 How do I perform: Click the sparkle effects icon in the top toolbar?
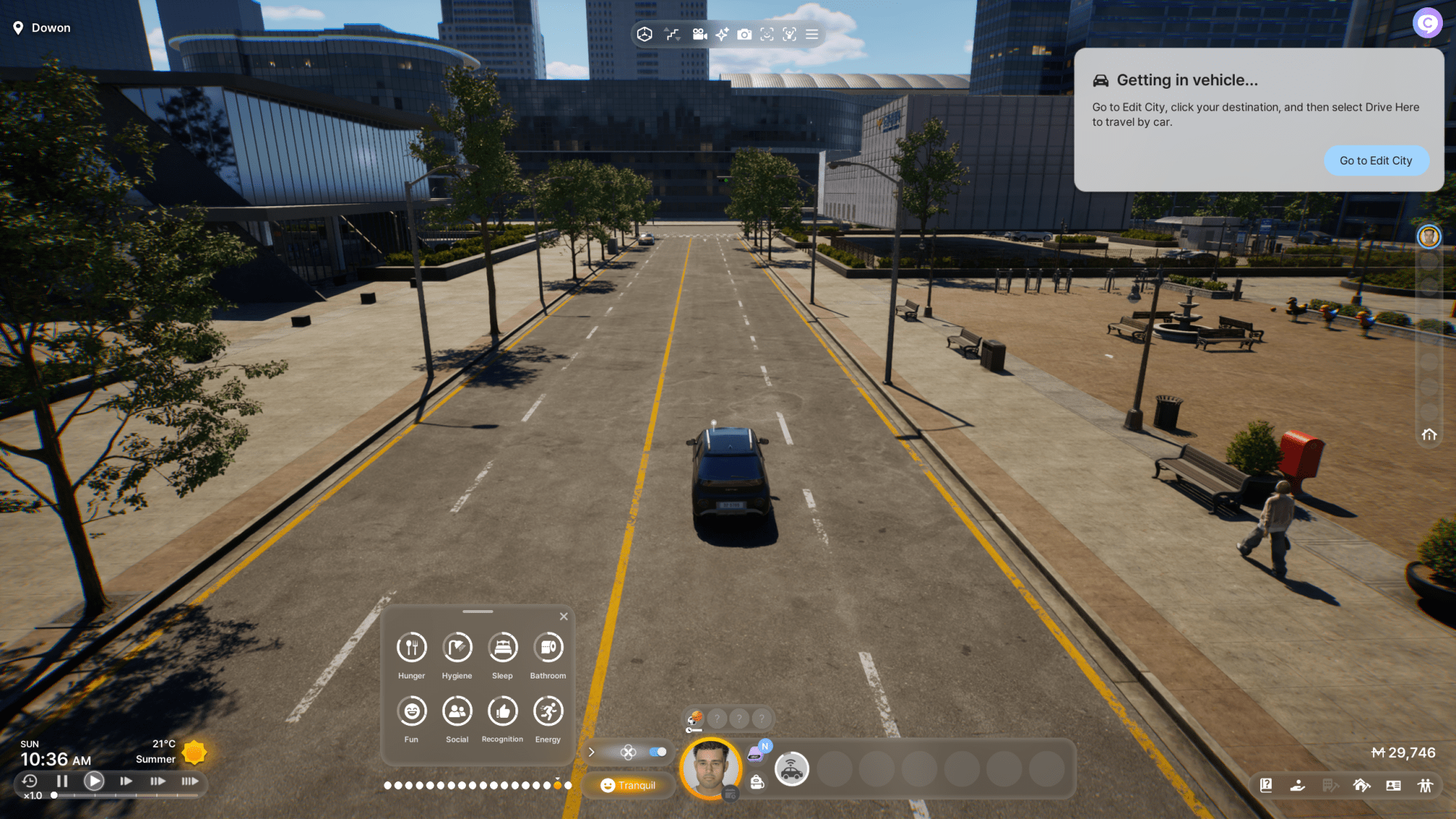coord(721,34)
